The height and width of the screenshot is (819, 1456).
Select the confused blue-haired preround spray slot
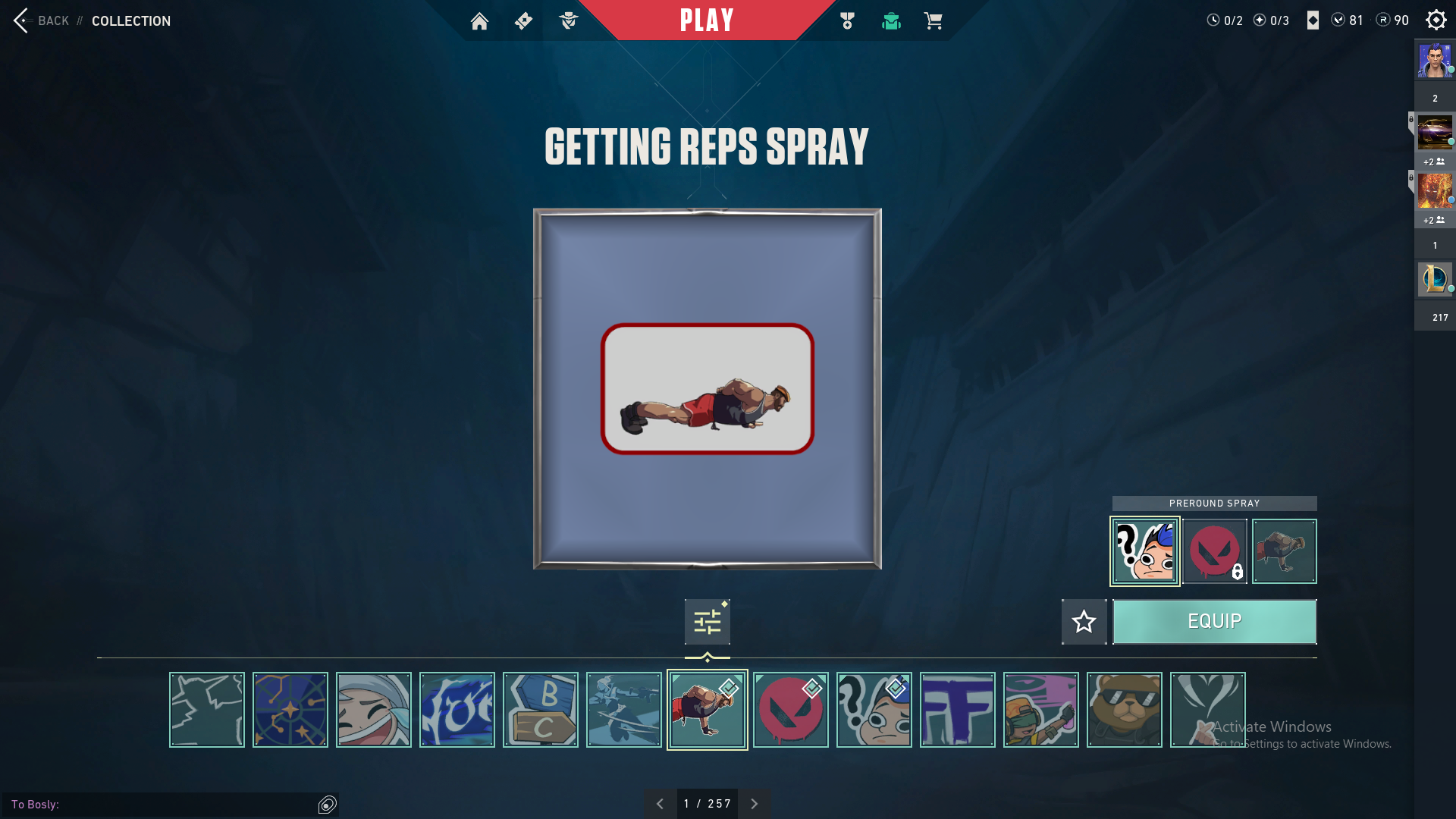1144,551
